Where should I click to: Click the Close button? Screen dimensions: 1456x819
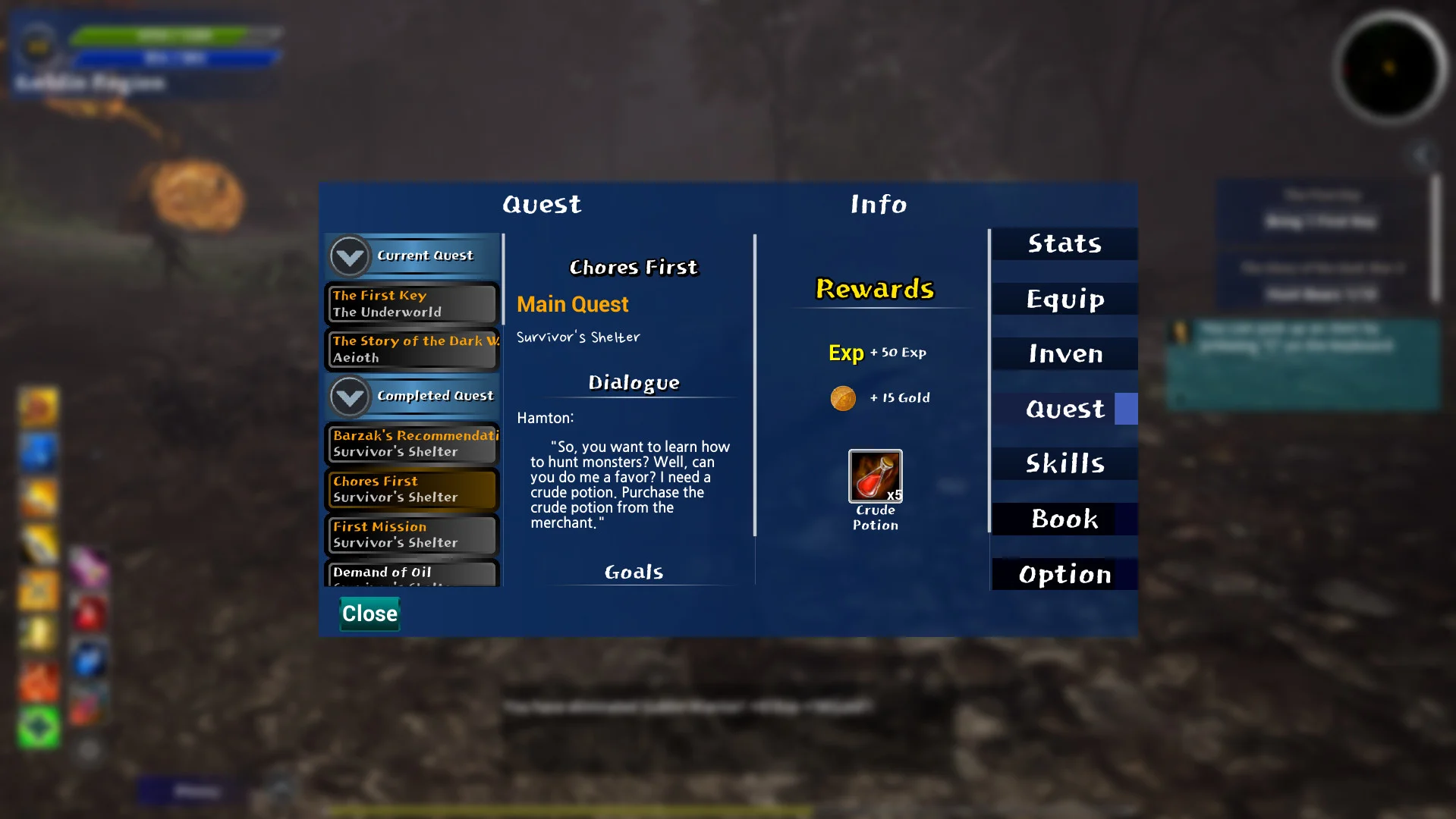click(369, 613)
